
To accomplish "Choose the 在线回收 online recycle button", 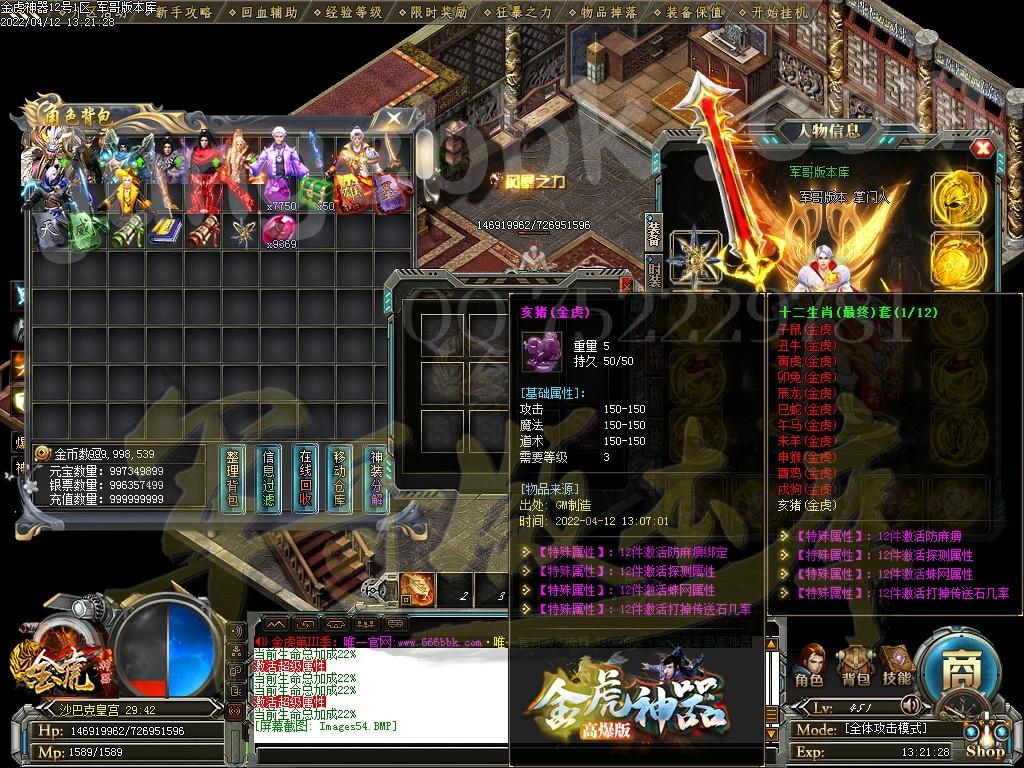I will pos(305,479).
